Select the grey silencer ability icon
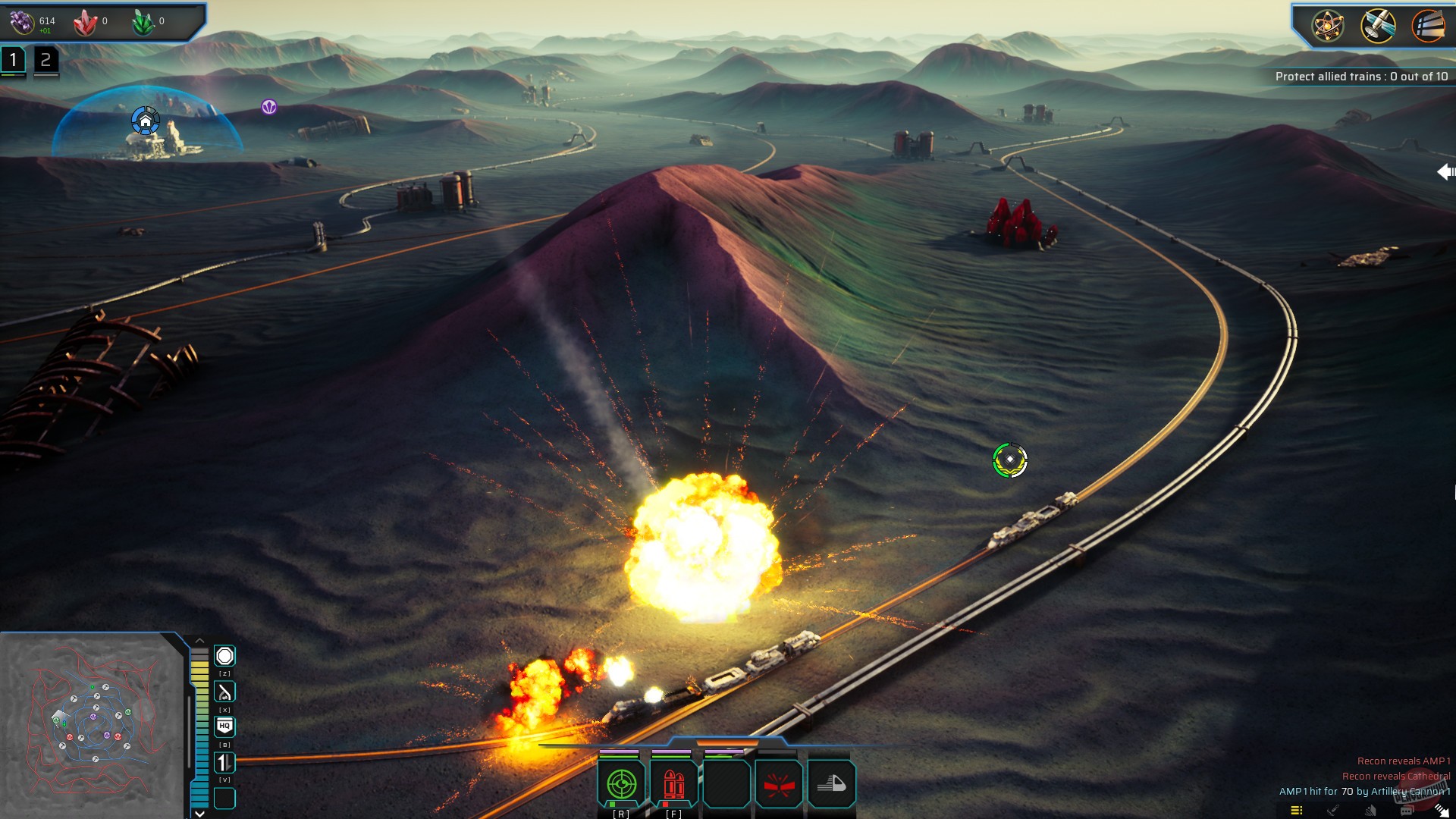This screenshot has height=819, width=1456. point(830,783)
